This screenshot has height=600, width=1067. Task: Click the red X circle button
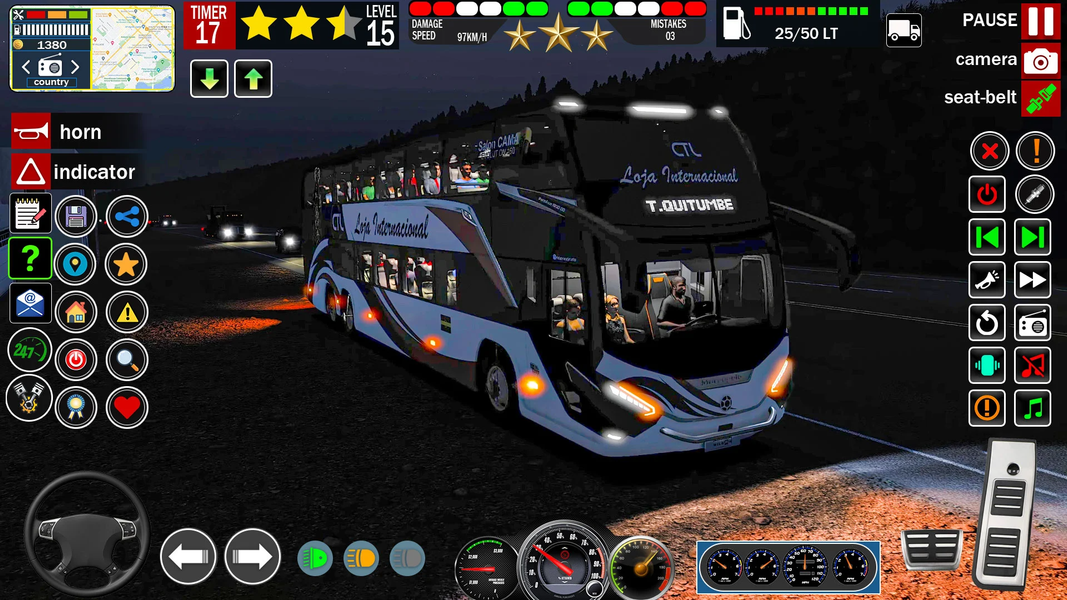coord(989,152)
